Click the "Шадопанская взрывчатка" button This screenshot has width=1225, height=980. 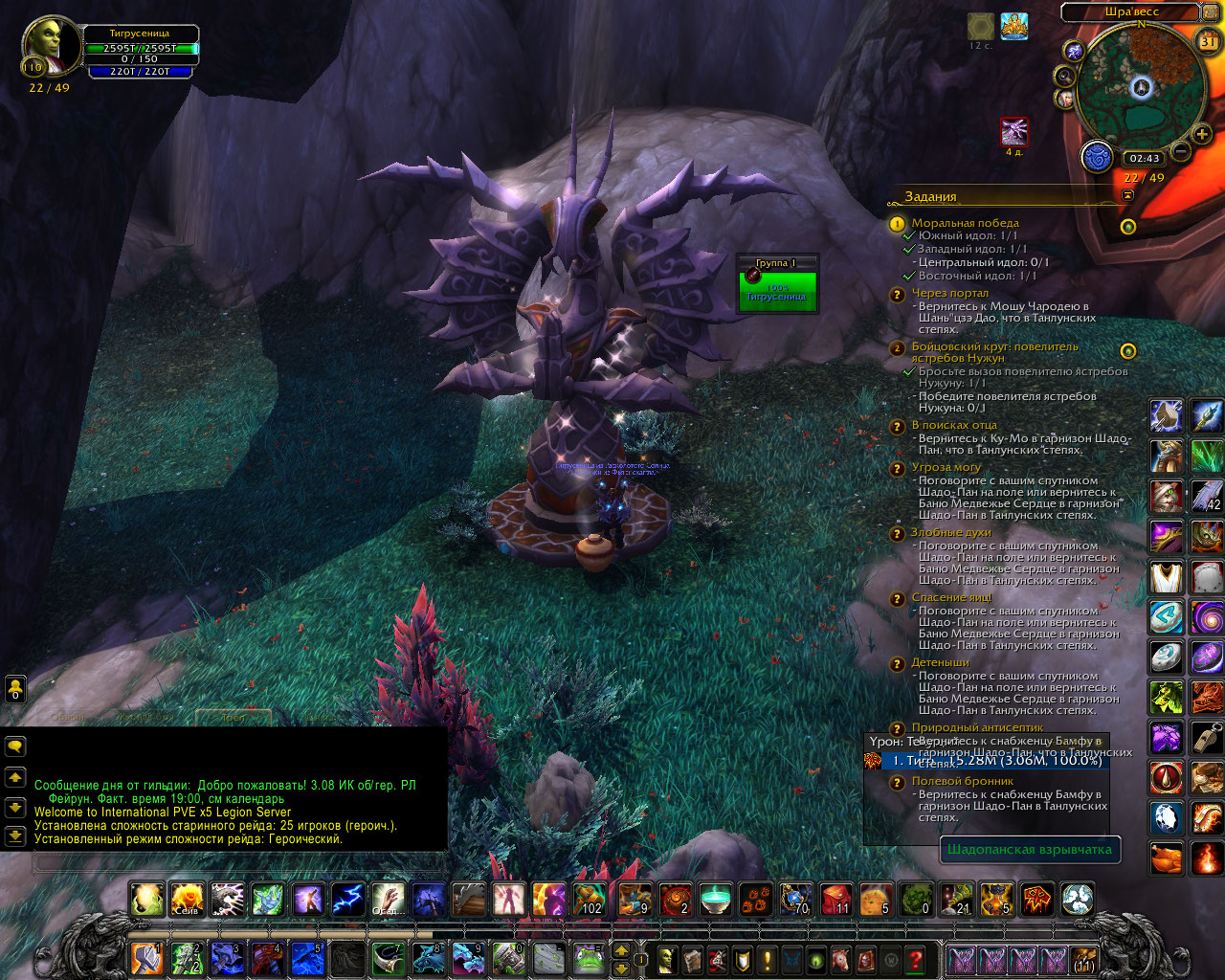pos(1029,849)
